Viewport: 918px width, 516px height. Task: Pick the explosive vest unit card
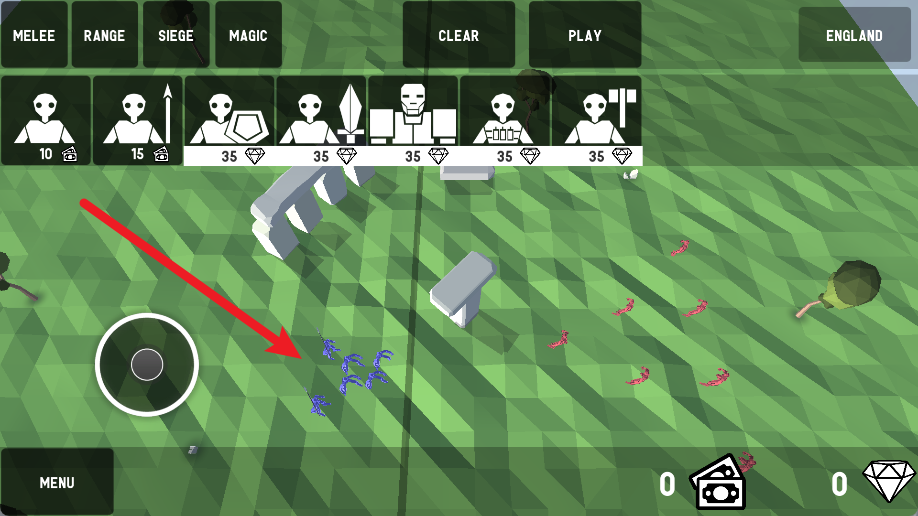click(x=505, y=120)
